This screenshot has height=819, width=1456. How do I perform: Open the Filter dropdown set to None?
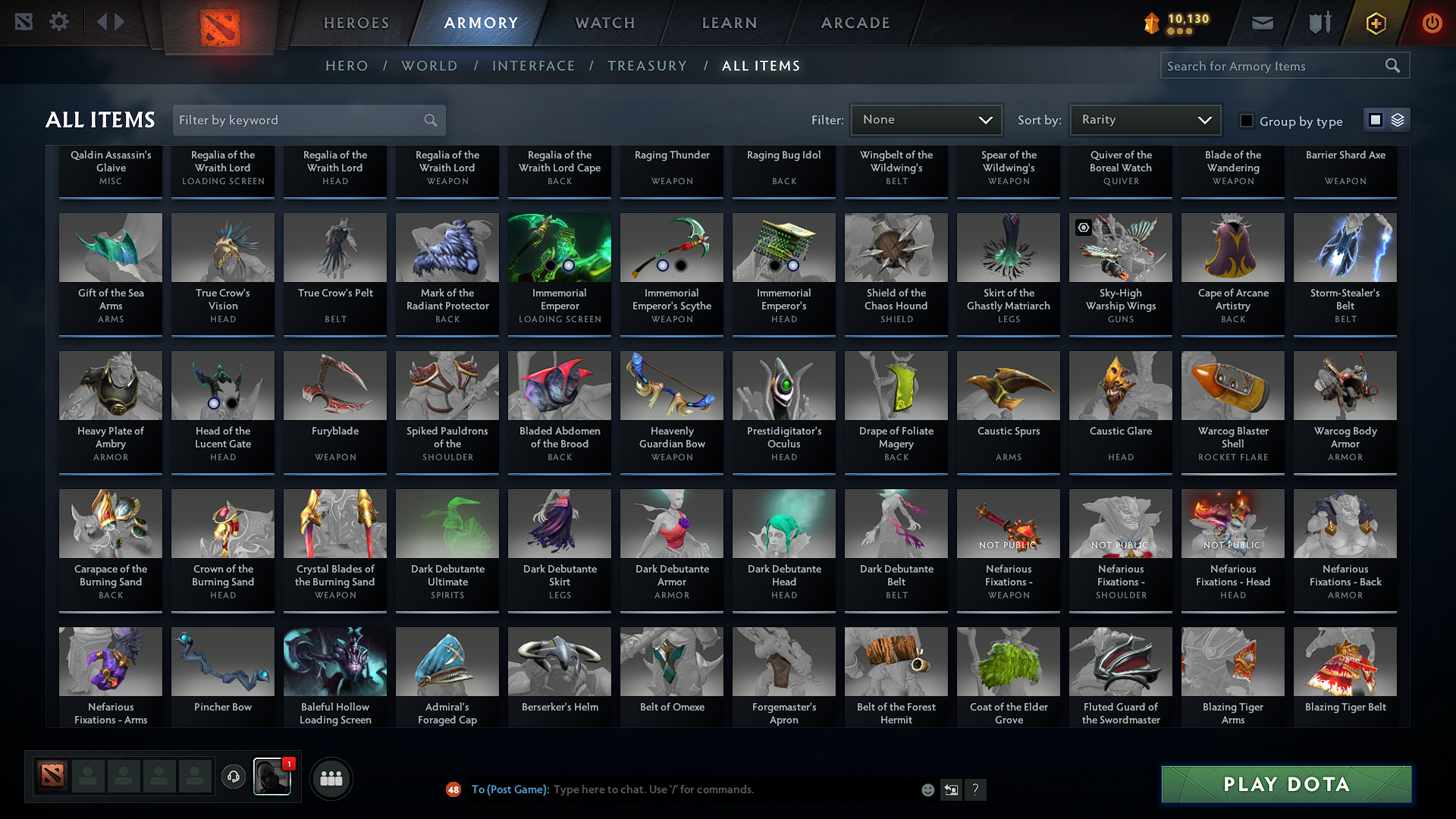926,120
